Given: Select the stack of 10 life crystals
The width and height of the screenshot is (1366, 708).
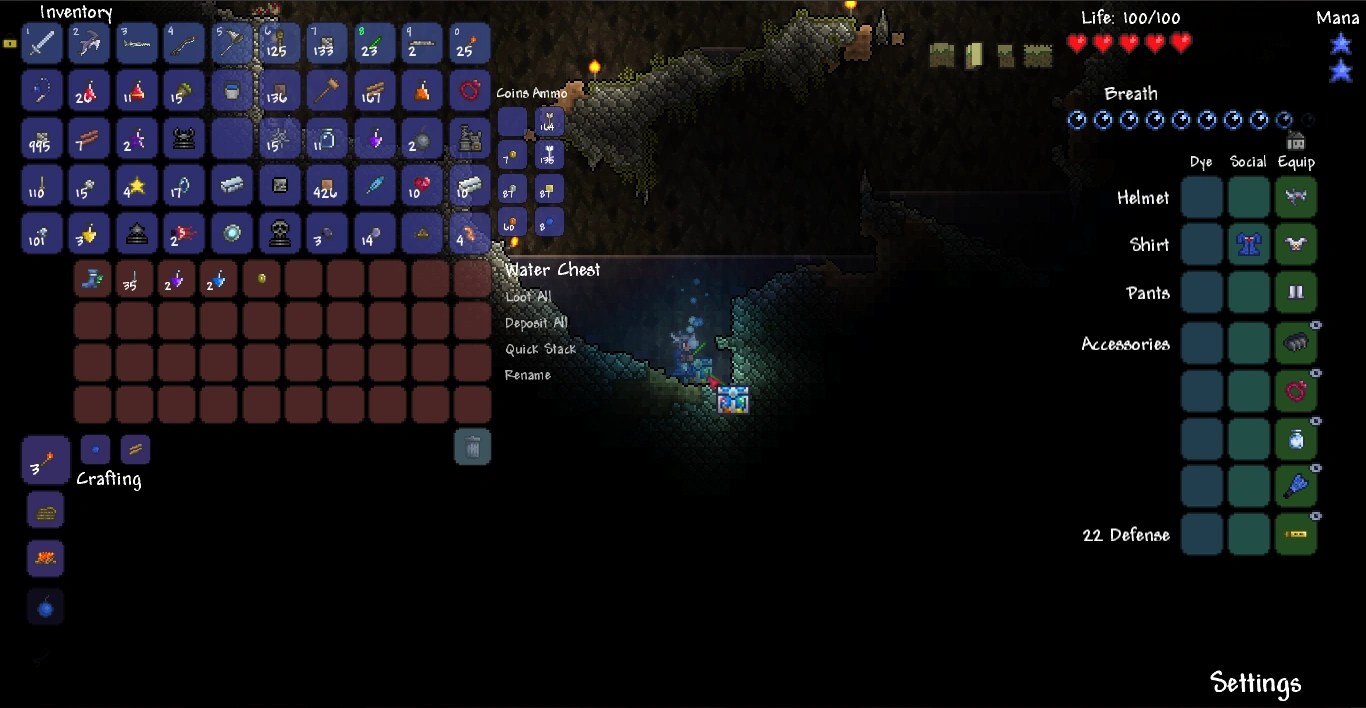Looking at the screenshot, I should [422, 186].
